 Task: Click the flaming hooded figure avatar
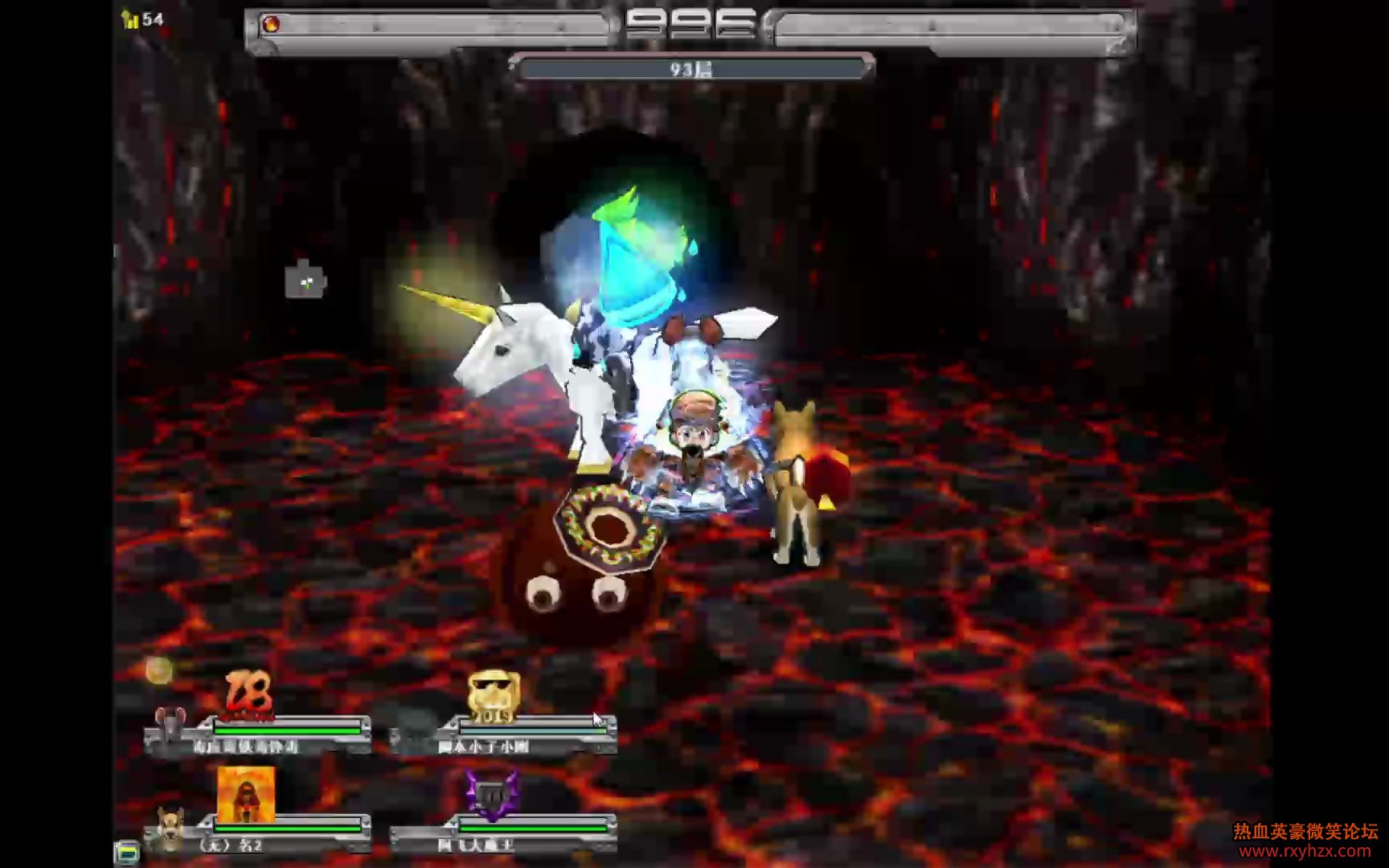pos(246,794)
